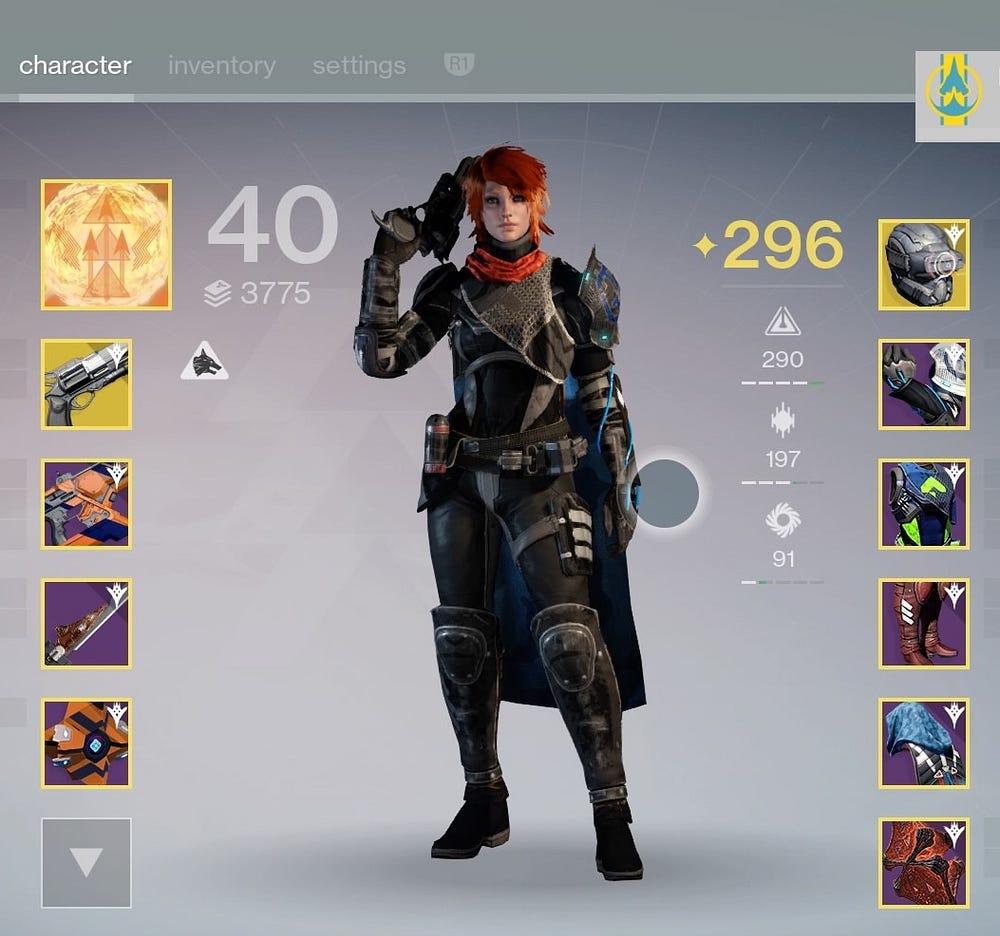Choose the gauntlets armor slot
Image resolution: width=1000 pixels, height=936 pixels.
pyautogui.click(x=924, y=384)
